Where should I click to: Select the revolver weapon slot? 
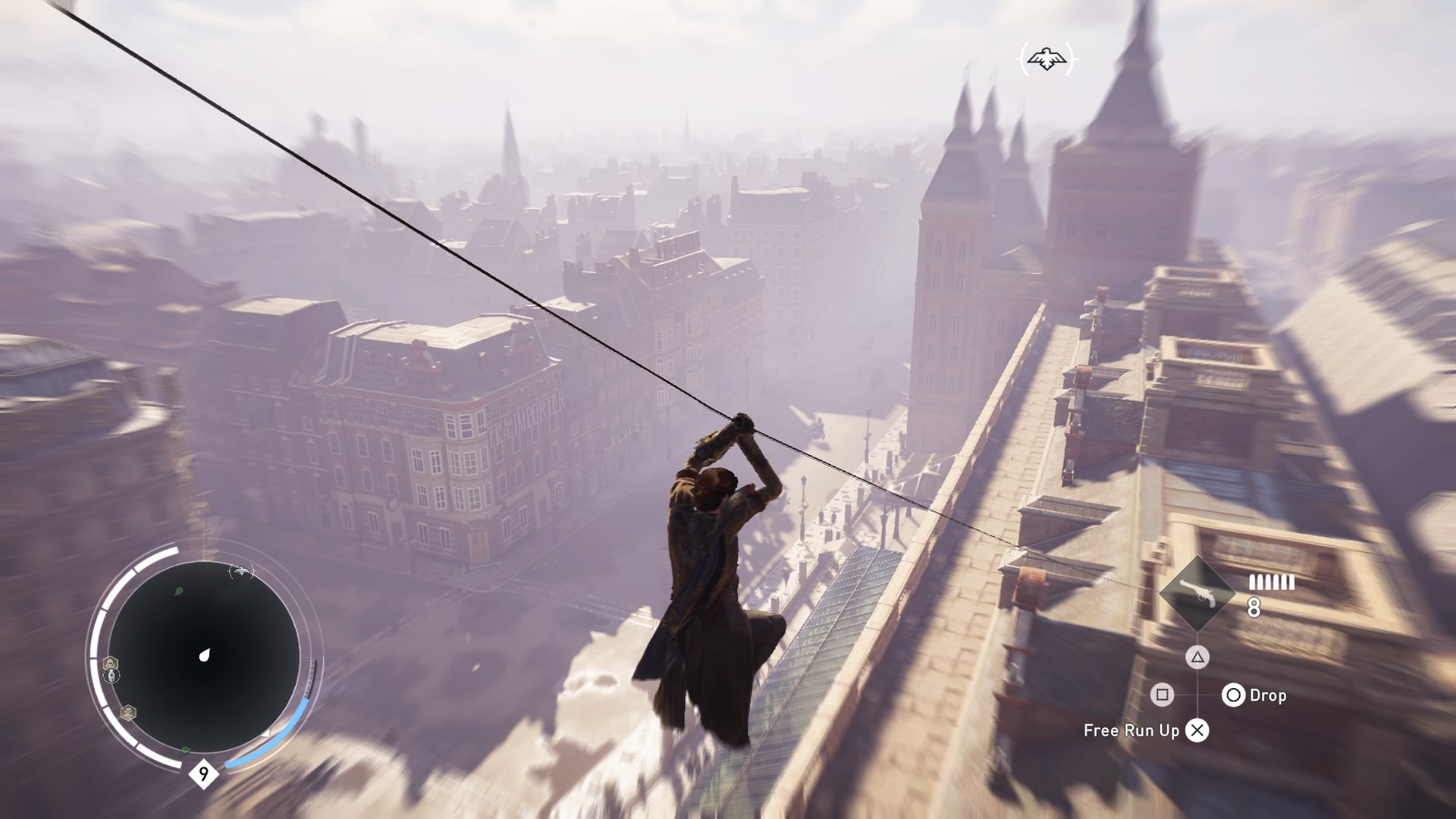[1198, 594]
